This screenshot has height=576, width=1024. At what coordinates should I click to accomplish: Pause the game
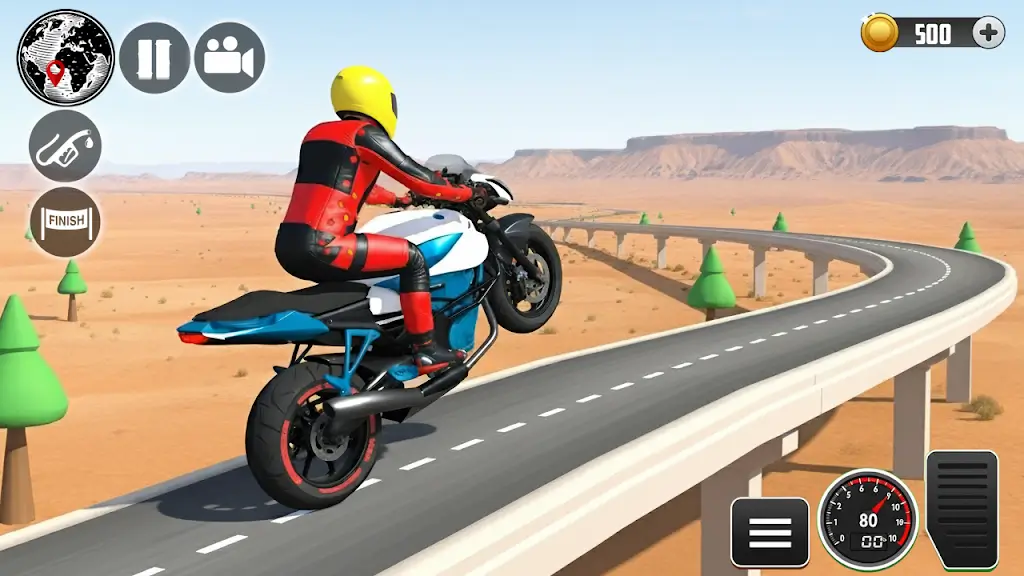154,58
